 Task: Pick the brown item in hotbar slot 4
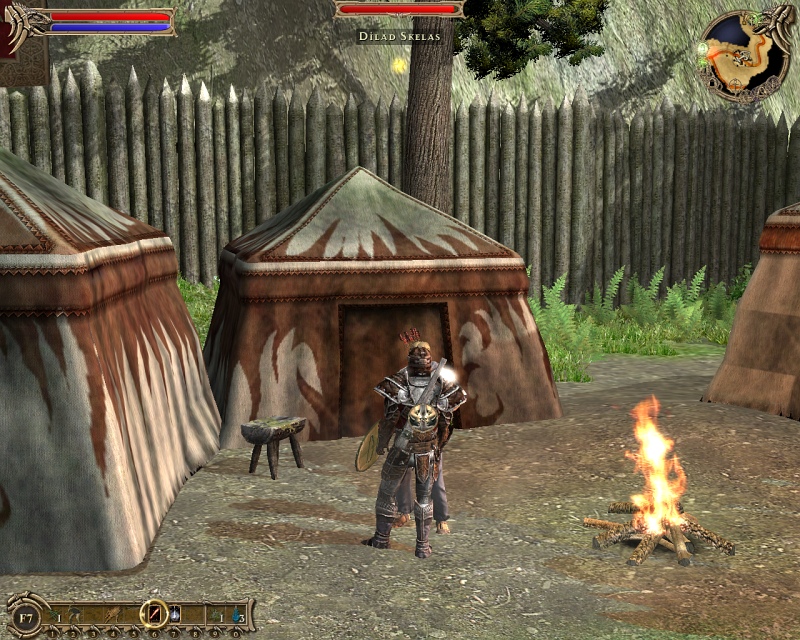click(113, 613)
